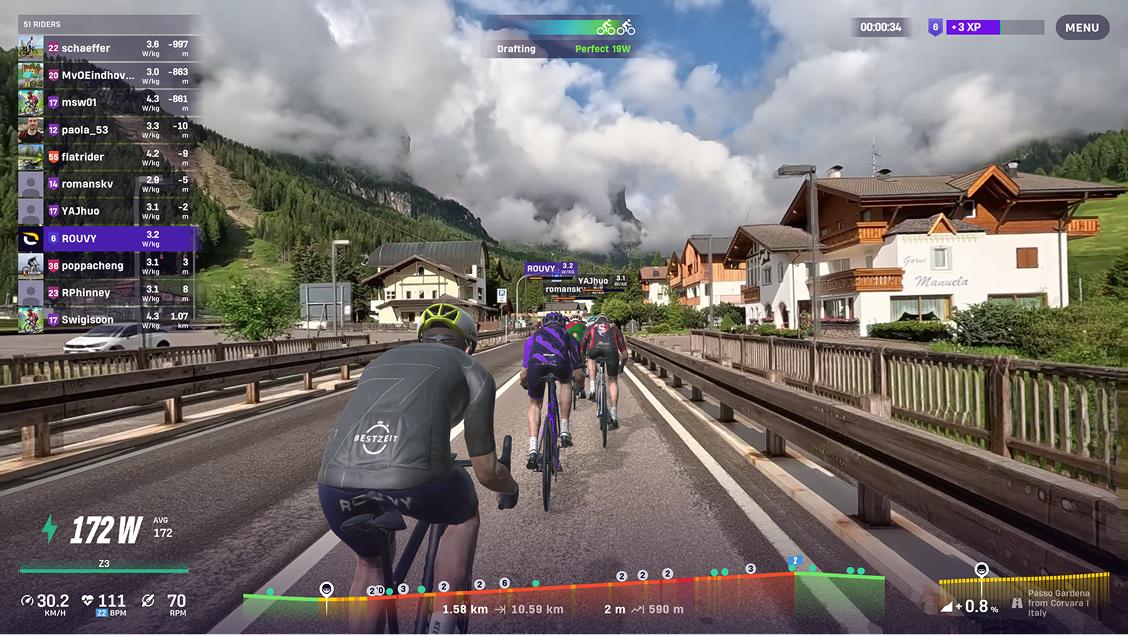
Task: Click poppacheng's rider entry
Action: coord(107,265)
